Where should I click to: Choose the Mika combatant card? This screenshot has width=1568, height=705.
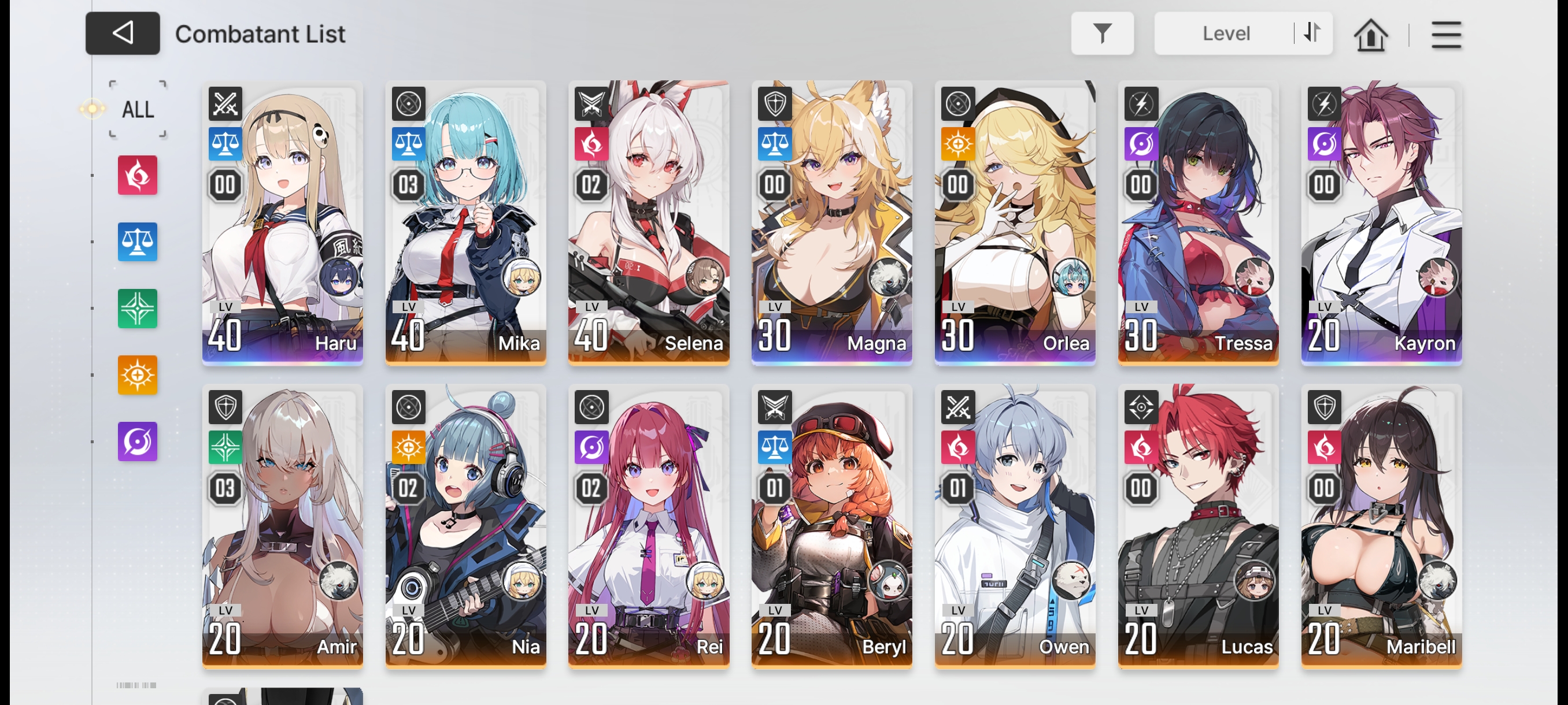pos(465,222)
